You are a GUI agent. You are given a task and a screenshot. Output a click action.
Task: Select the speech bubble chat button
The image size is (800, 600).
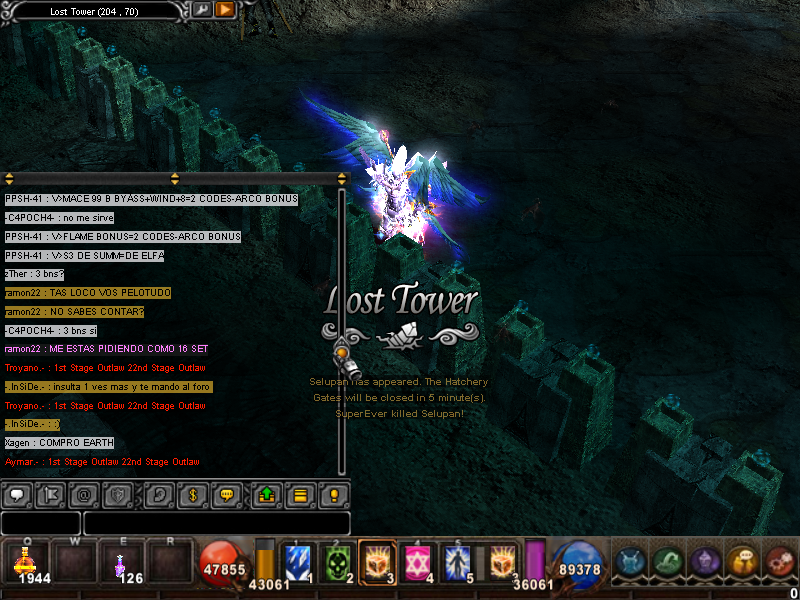pyautogui.click(x=17, y=494)
